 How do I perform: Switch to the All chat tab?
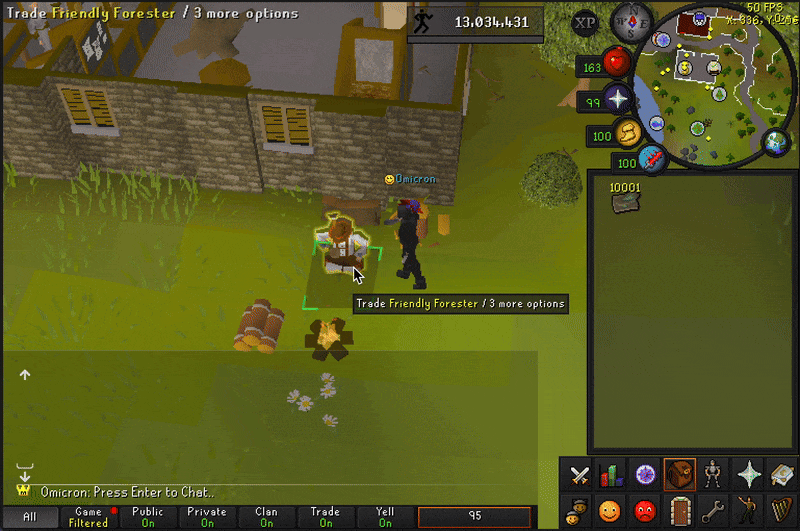29,517
